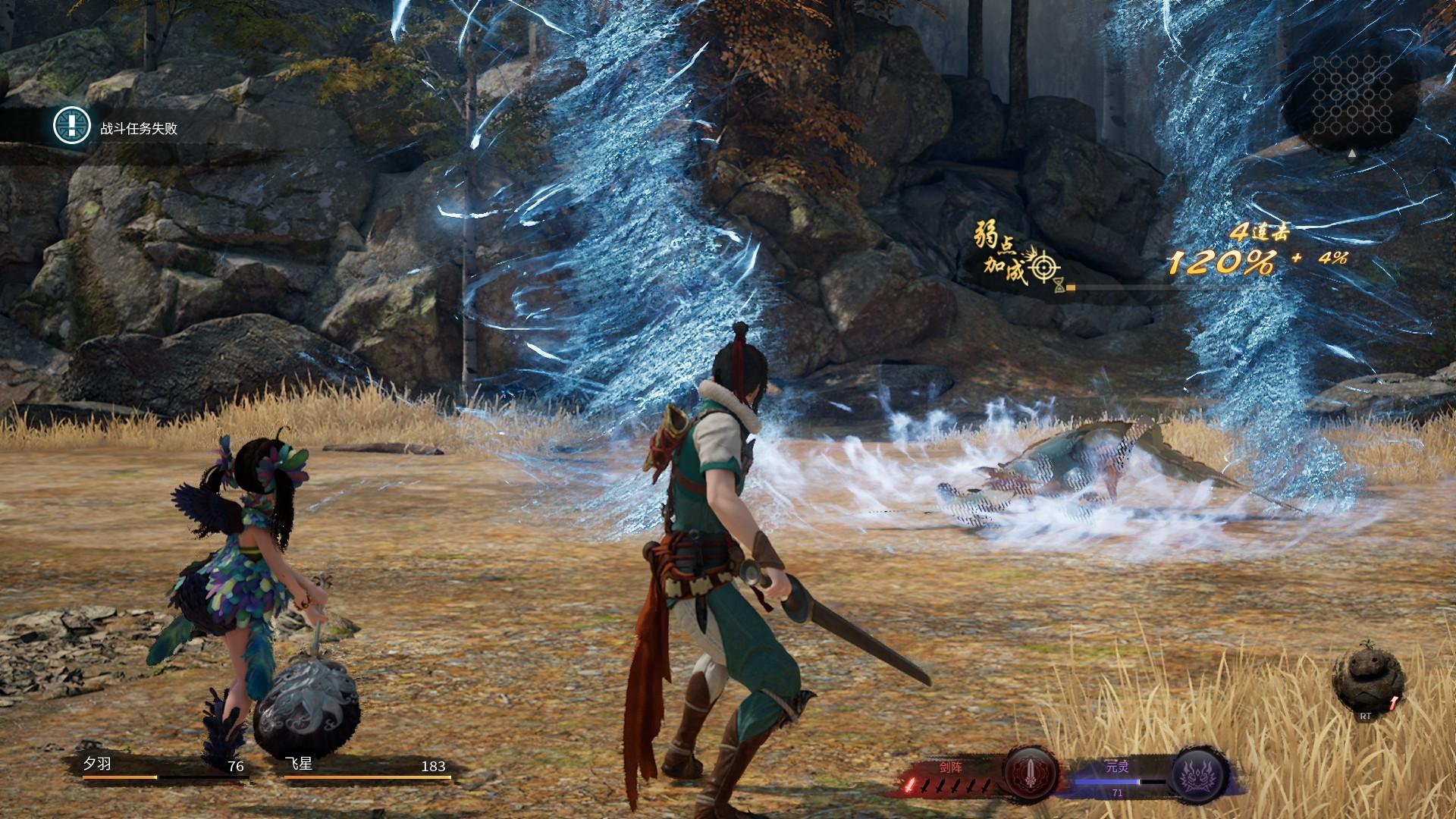Activate the 剑阵 sword formation skill icon
The width and height of the screenshot is (1456, 819).
[x=1031, y=773]
